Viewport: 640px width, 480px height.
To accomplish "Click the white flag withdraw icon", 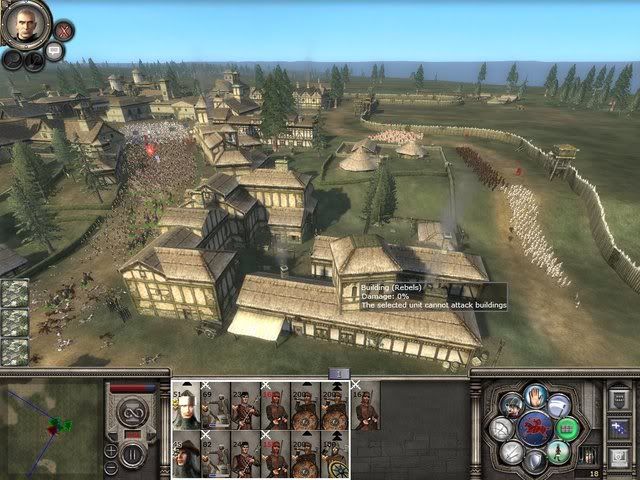I will 560,405.
